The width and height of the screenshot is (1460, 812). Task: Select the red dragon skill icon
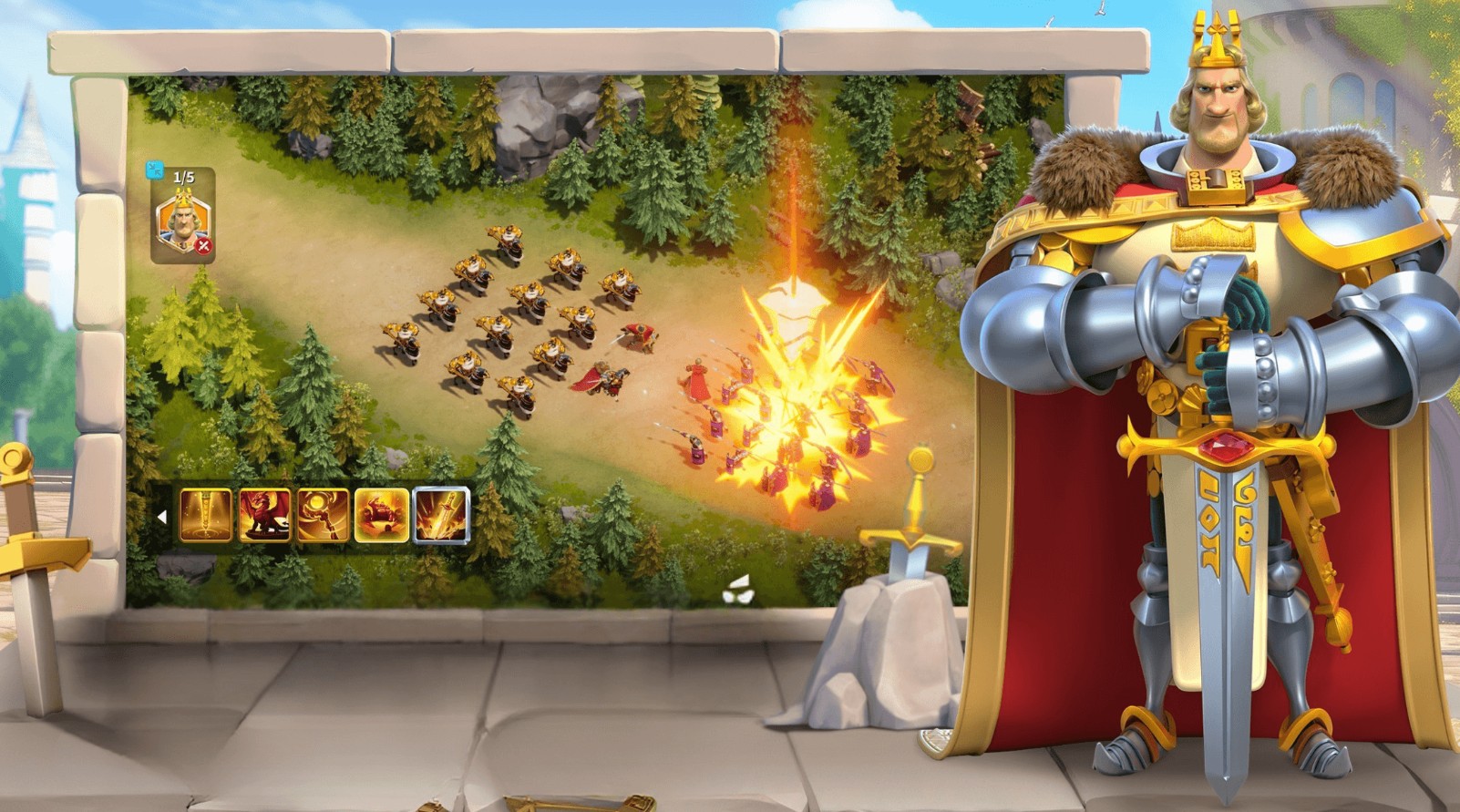coord(263,513)
